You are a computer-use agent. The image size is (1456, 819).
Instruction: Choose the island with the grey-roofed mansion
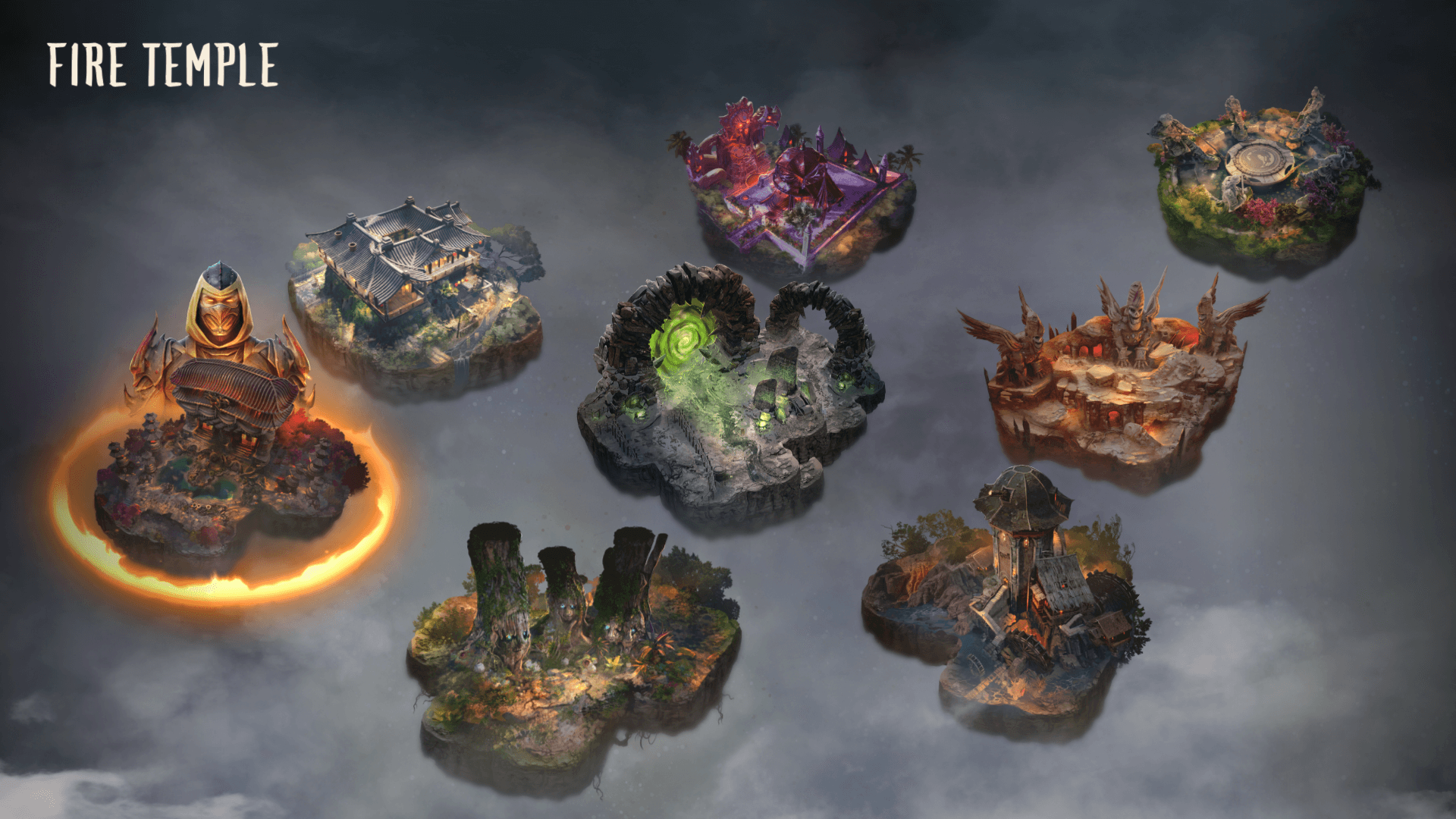pos(417,296)
